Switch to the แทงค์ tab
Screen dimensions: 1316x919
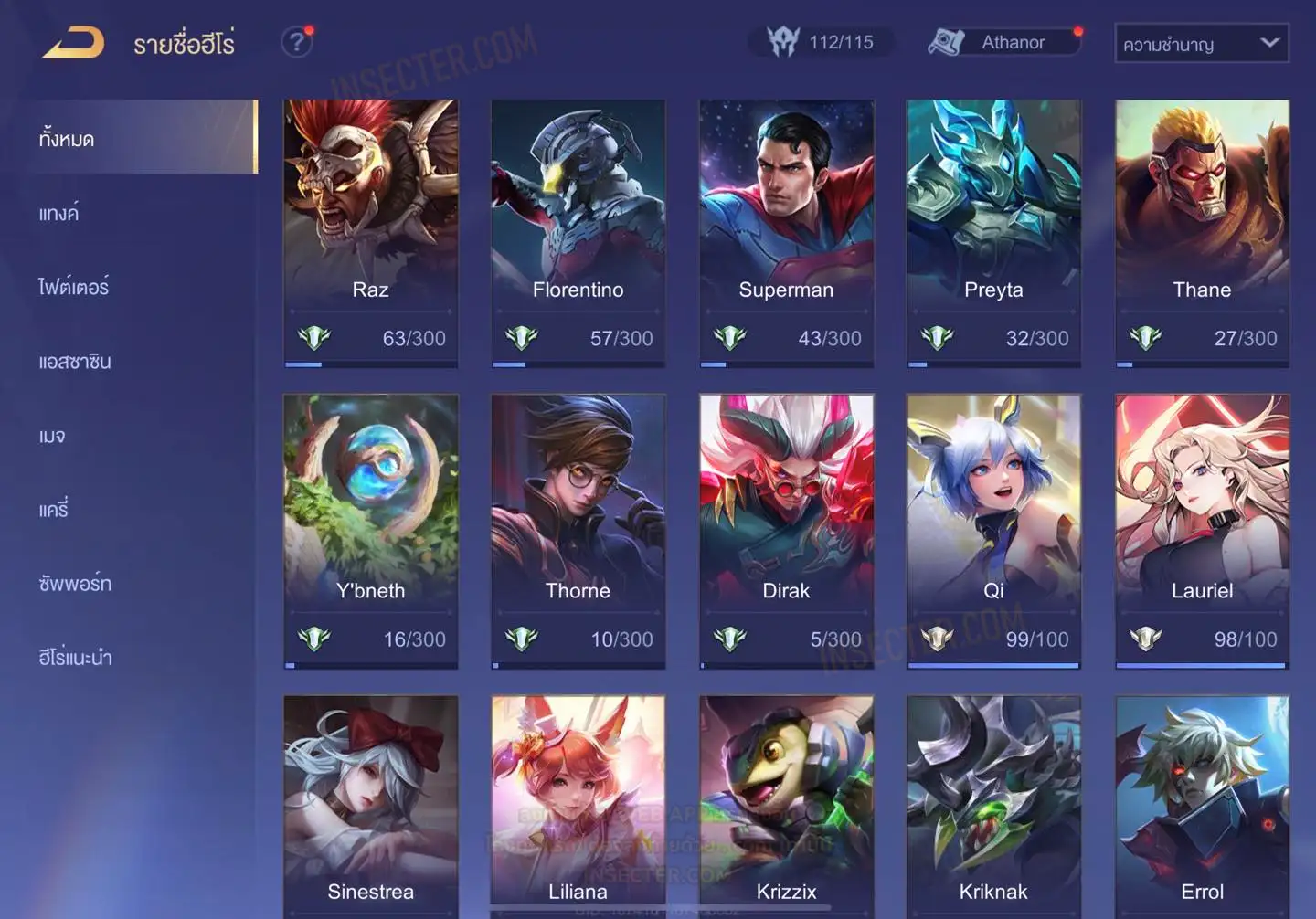point(58,214)
